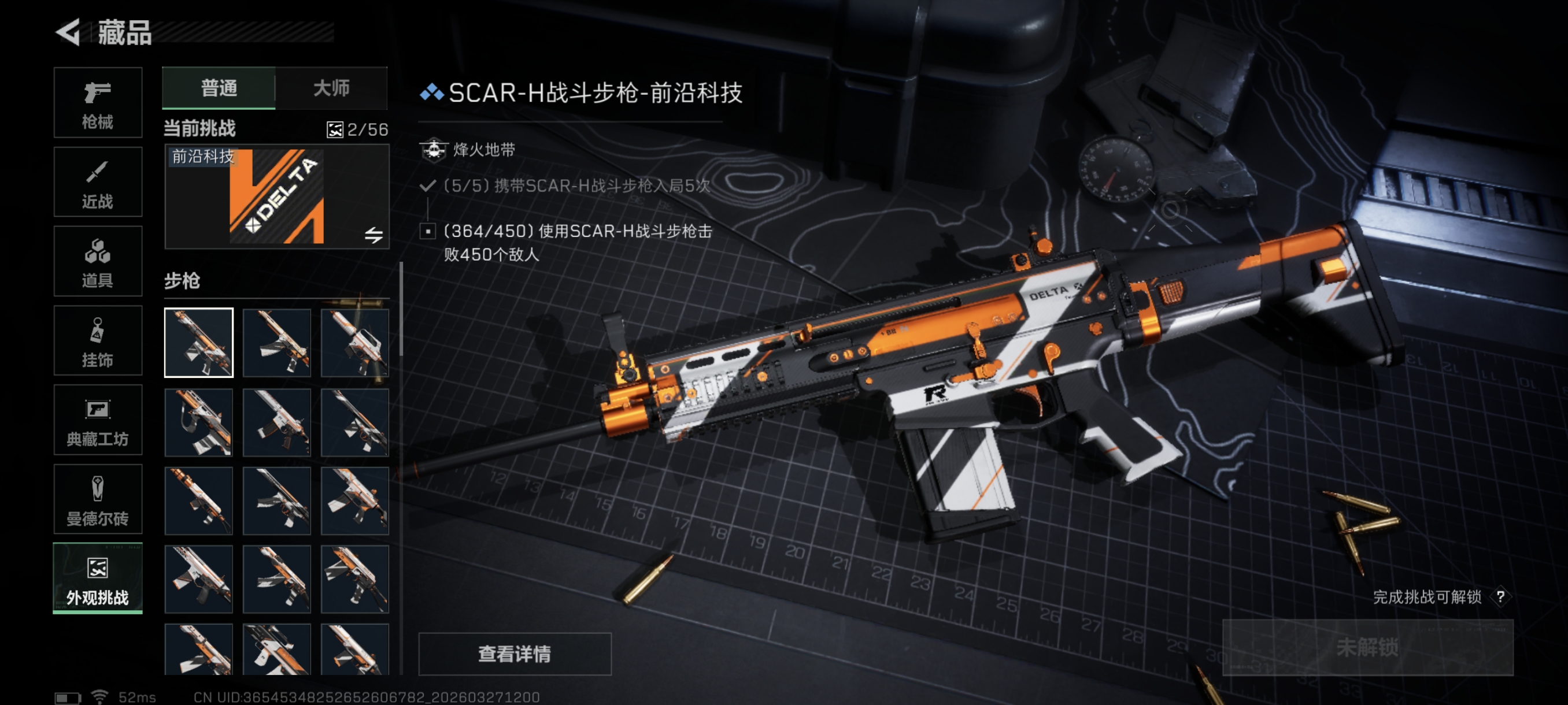Screen dimensions: 1568x705
Task: Click the 未解锁 locked button
Action: (x=1367, y=647)
